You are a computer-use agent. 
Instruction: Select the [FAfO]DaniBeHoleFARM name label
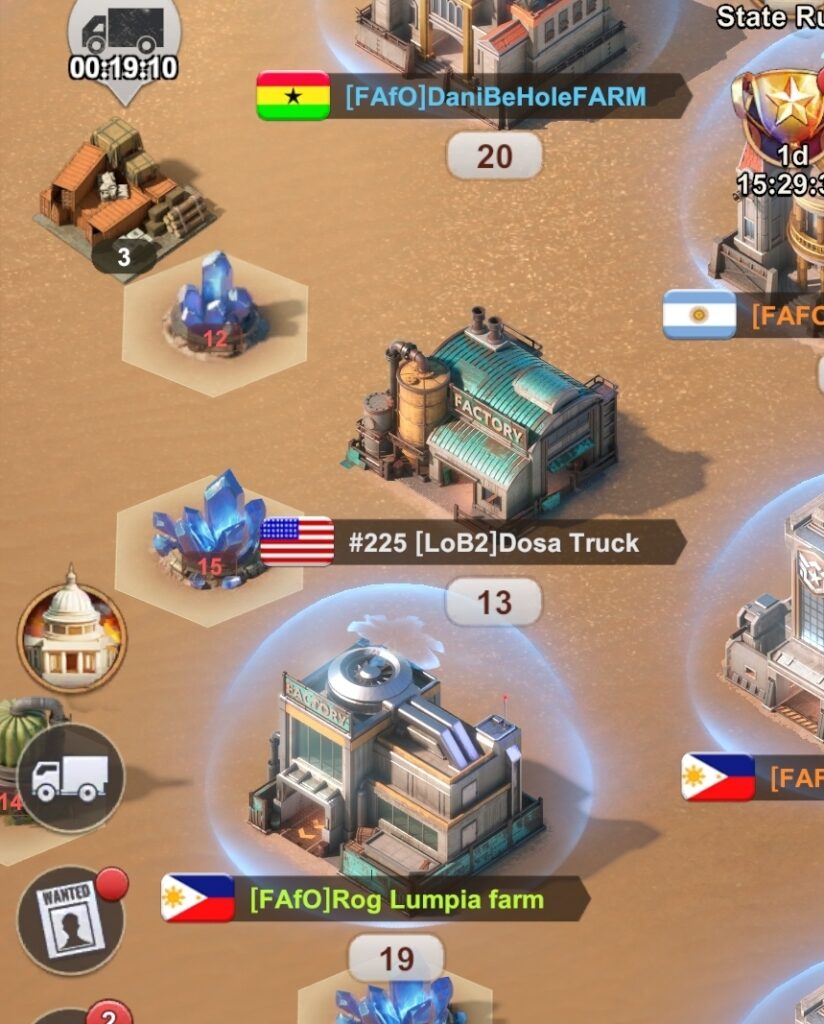pyautogui.click(x=495, y=96)
